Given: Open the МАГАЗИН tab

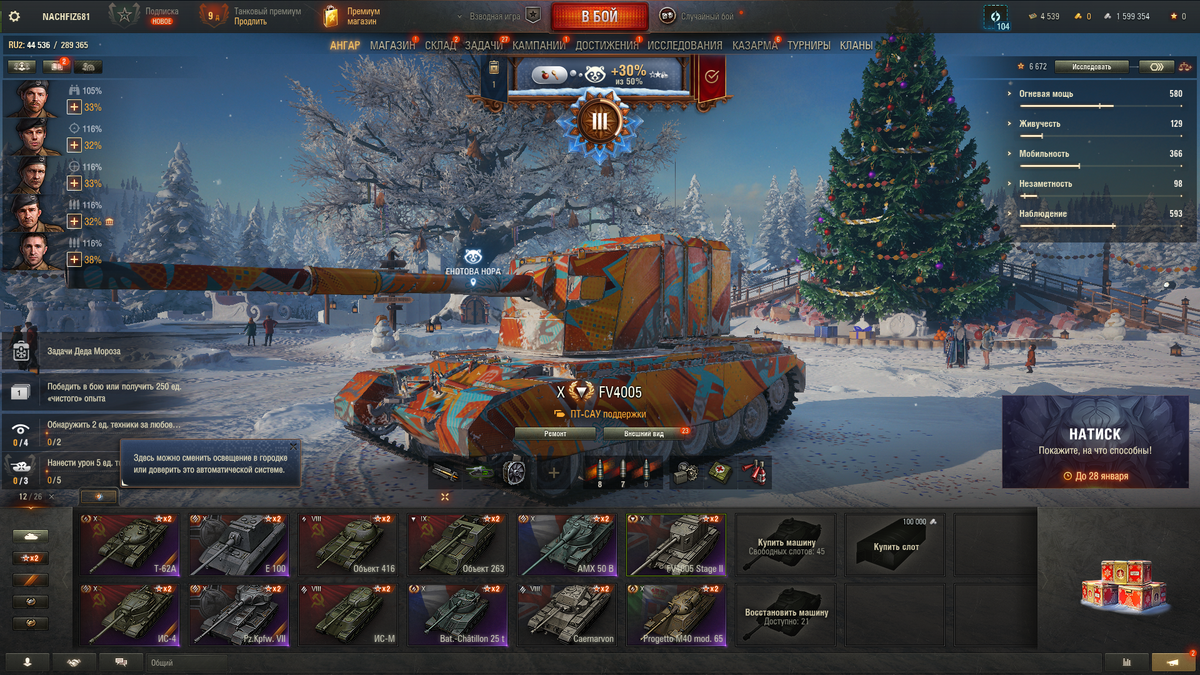Looking at the screenshot, I should 392,46.
